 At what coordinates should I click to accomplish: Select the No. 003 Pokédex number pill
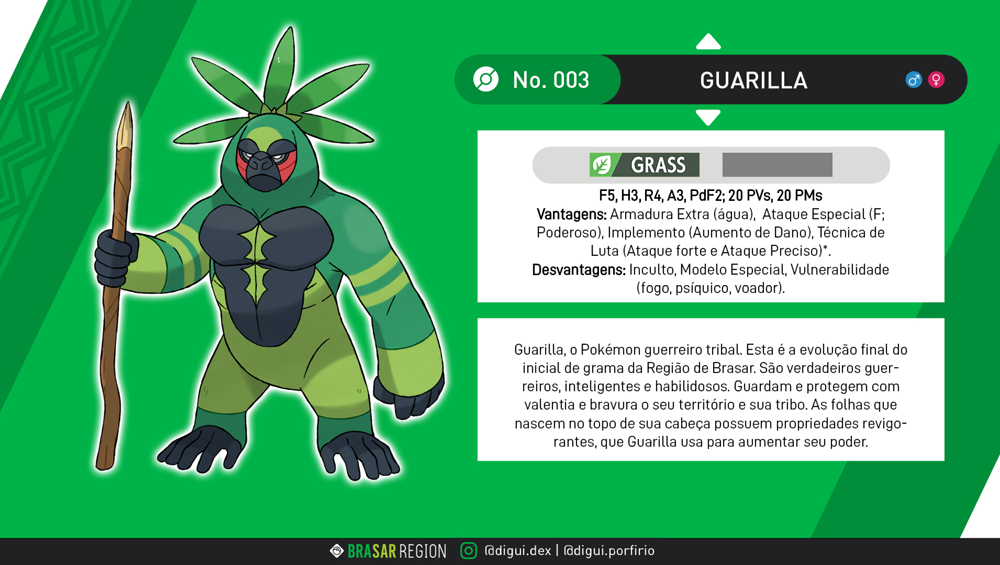(537, 80)
